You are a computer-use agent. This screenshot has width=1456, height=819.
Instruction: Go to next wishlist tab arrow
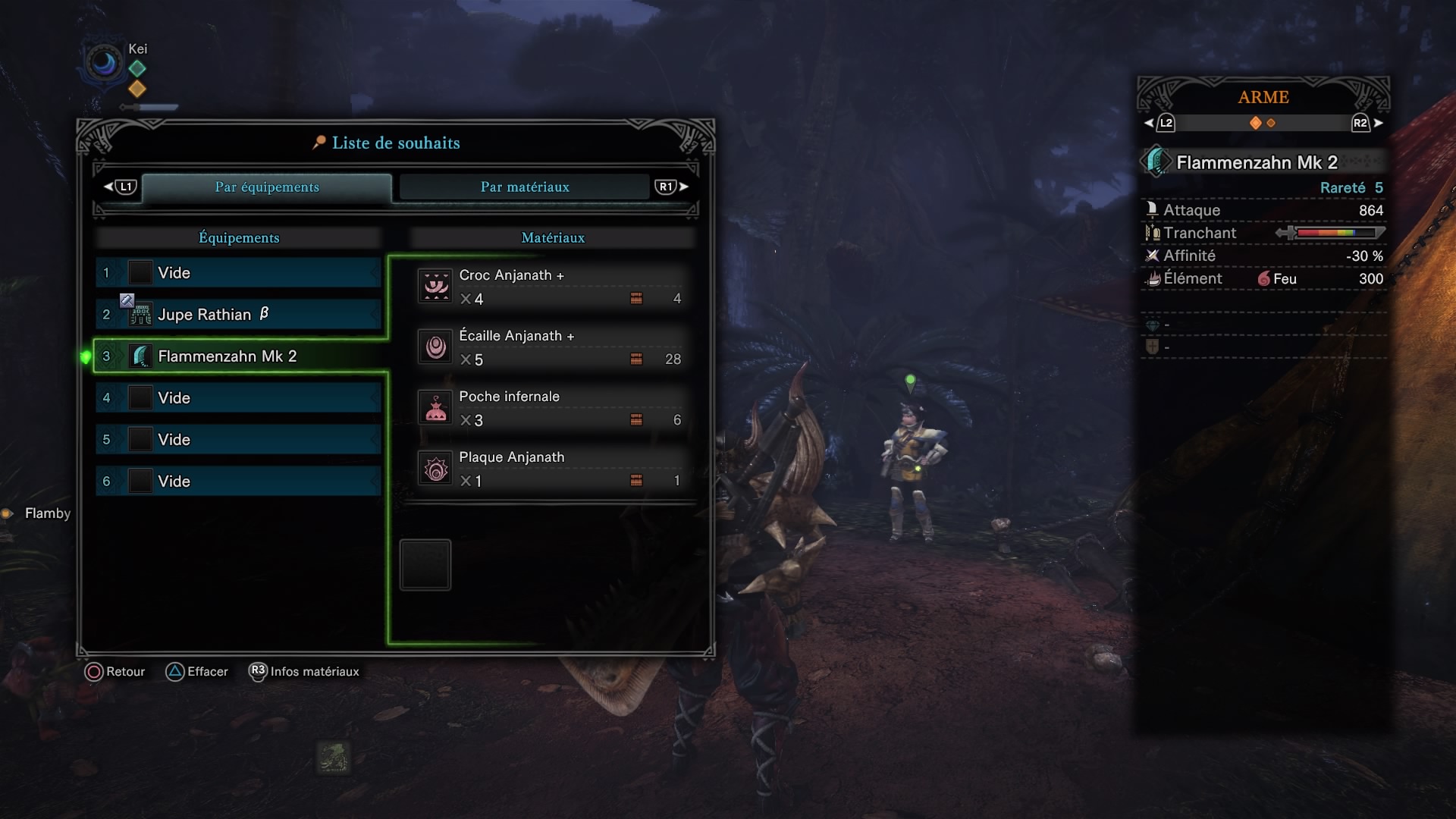(672, 187)
